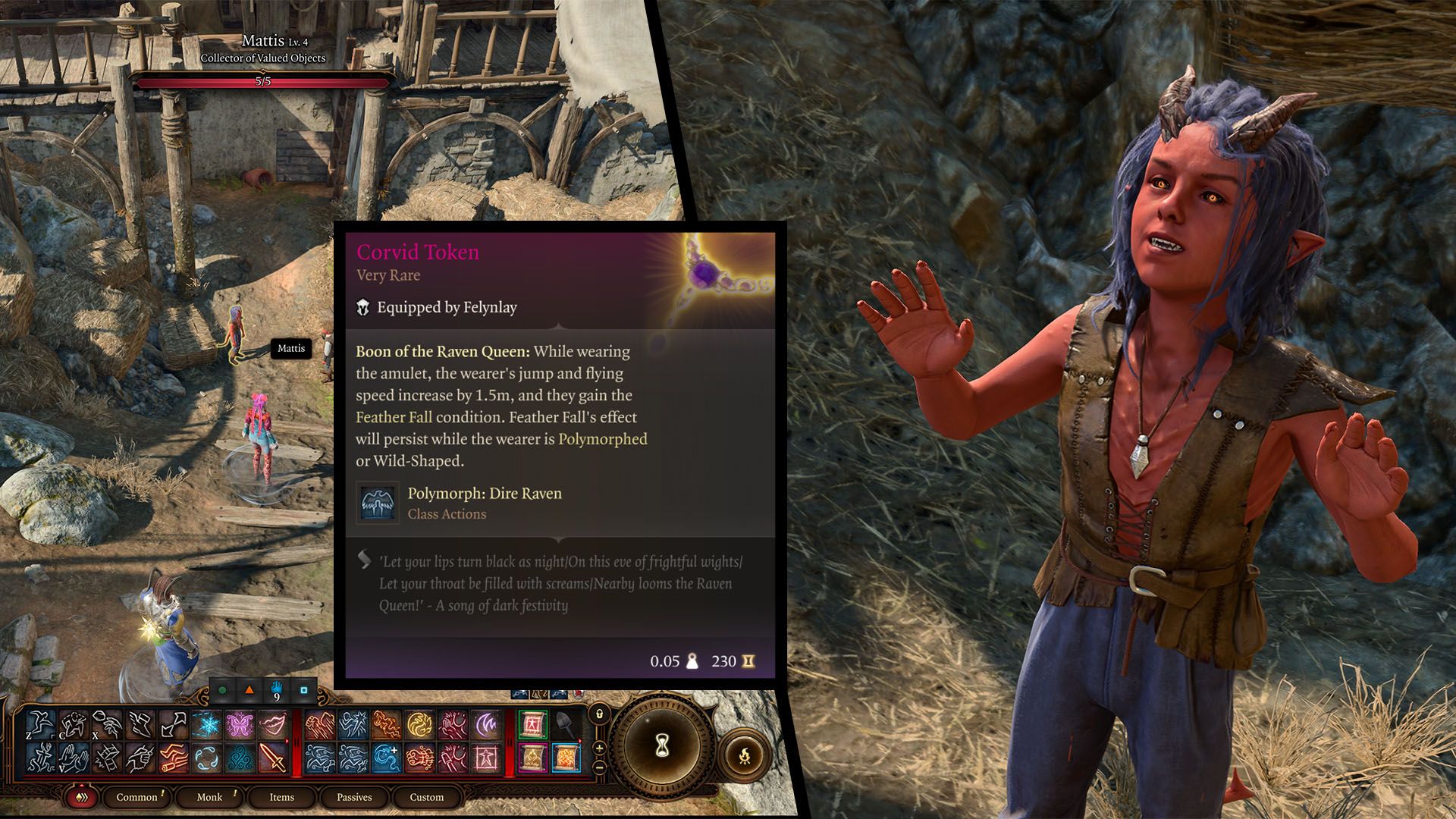Use the blue-bordered fire scroll
Viewport: 1456px width, 819px height.
point(566,758)
